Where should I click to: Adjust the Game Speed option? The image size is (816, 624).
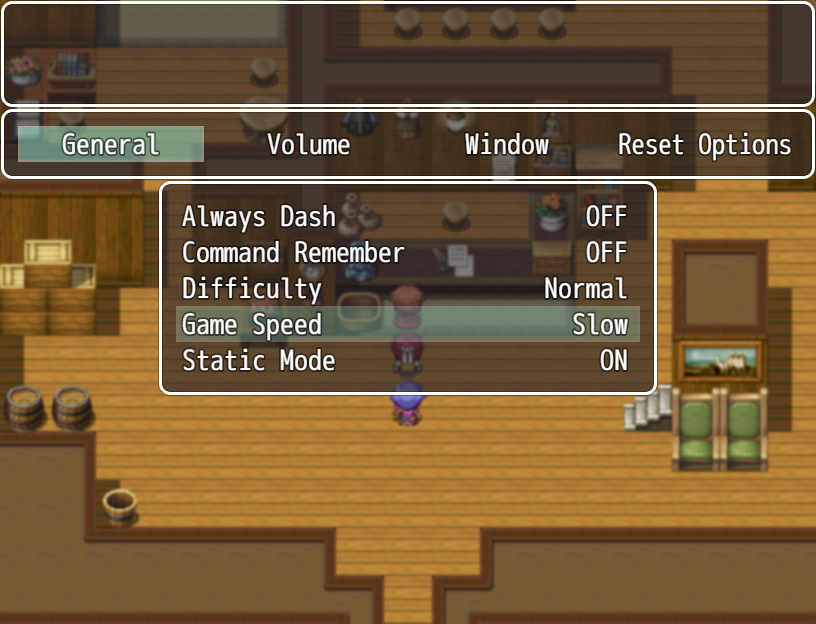click(406, 325)
